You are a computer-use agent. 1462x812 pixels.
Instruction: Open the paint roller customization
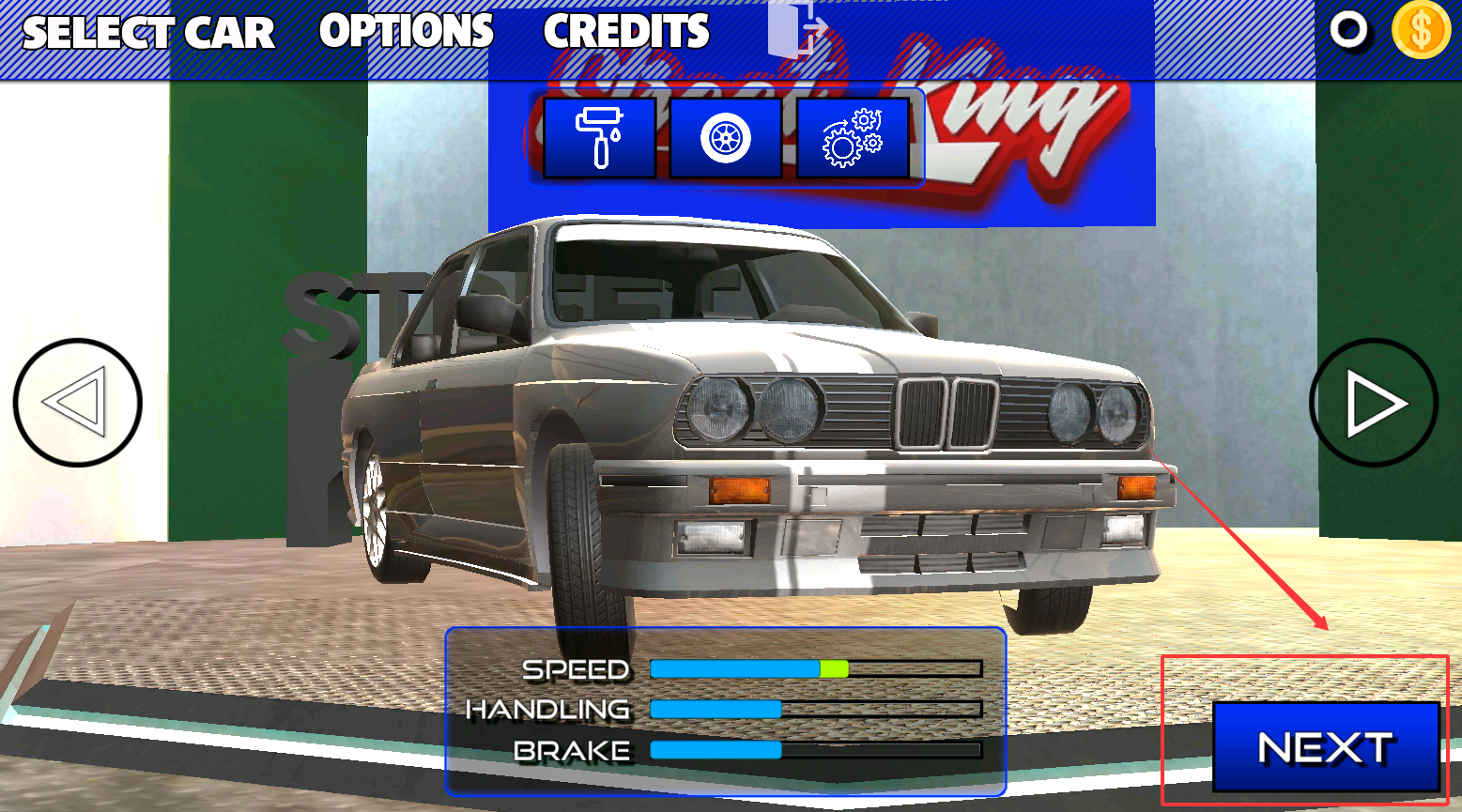(x=599, y=138)
